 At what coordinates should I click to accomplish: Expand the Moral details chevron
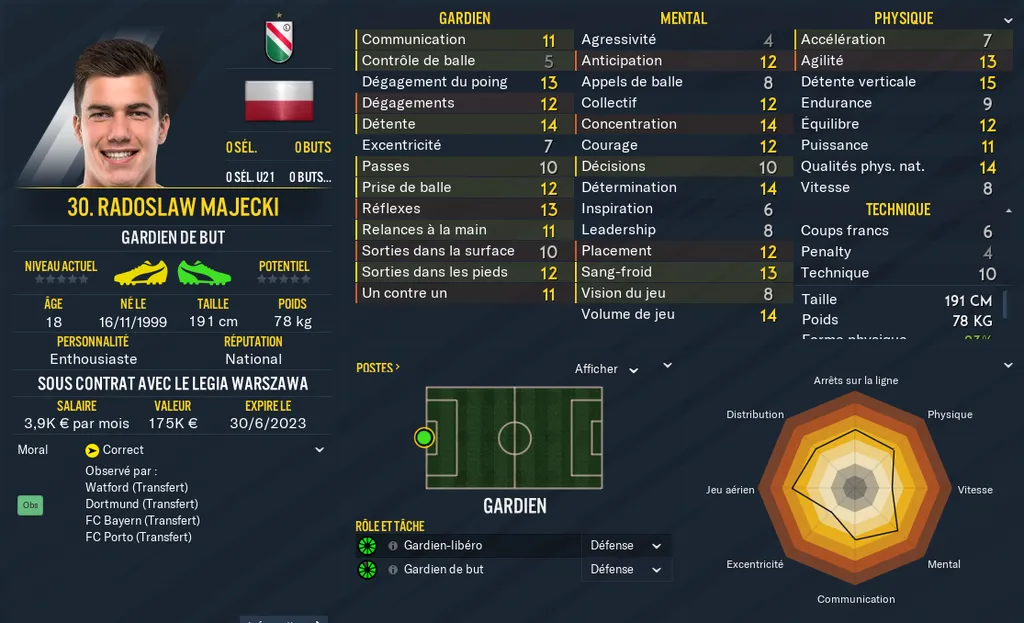319,450
